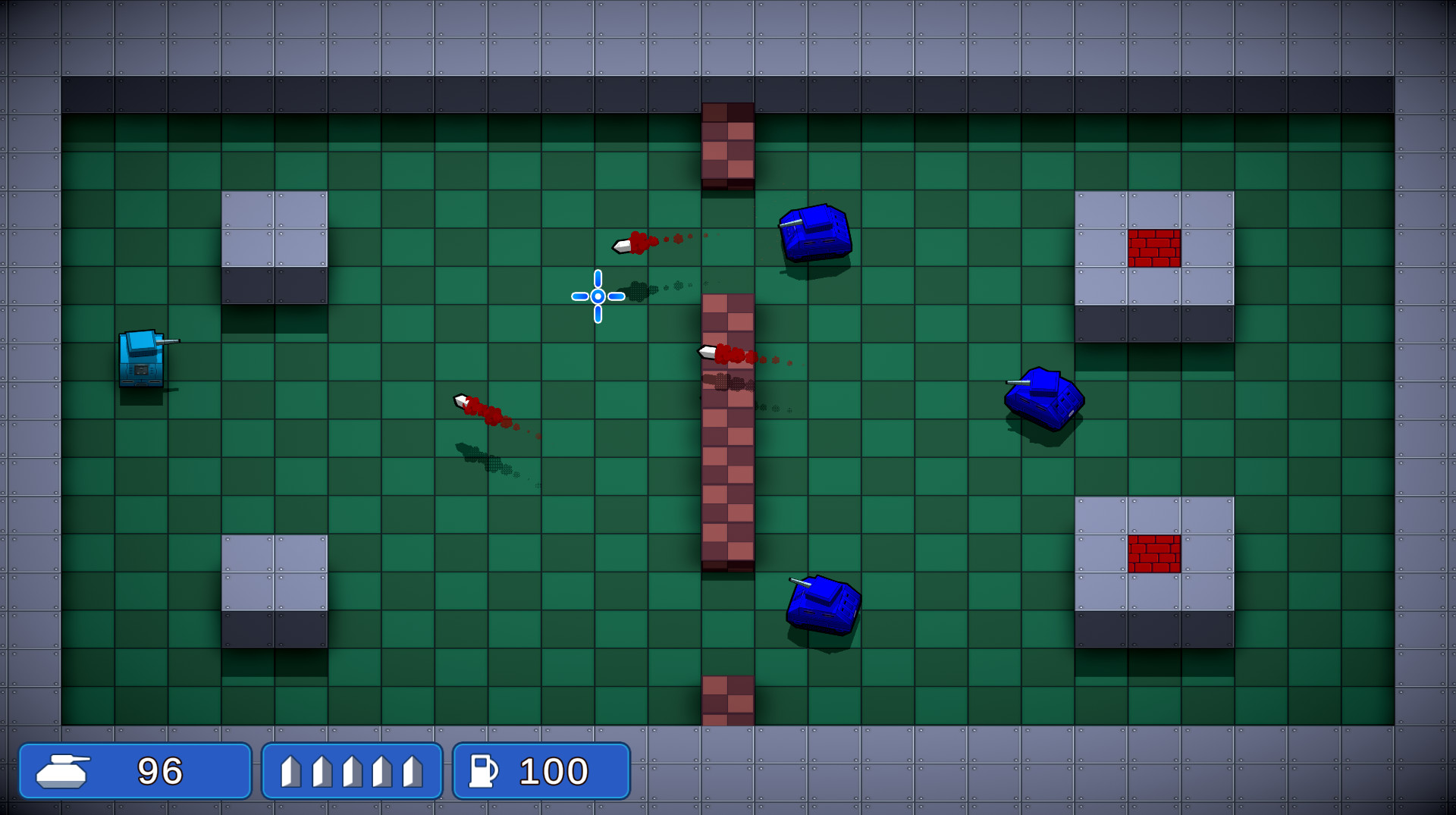This screenshot has width=1456, height=815.
Task: Select the last shell in the ammo counter
Action: [413, 771]
